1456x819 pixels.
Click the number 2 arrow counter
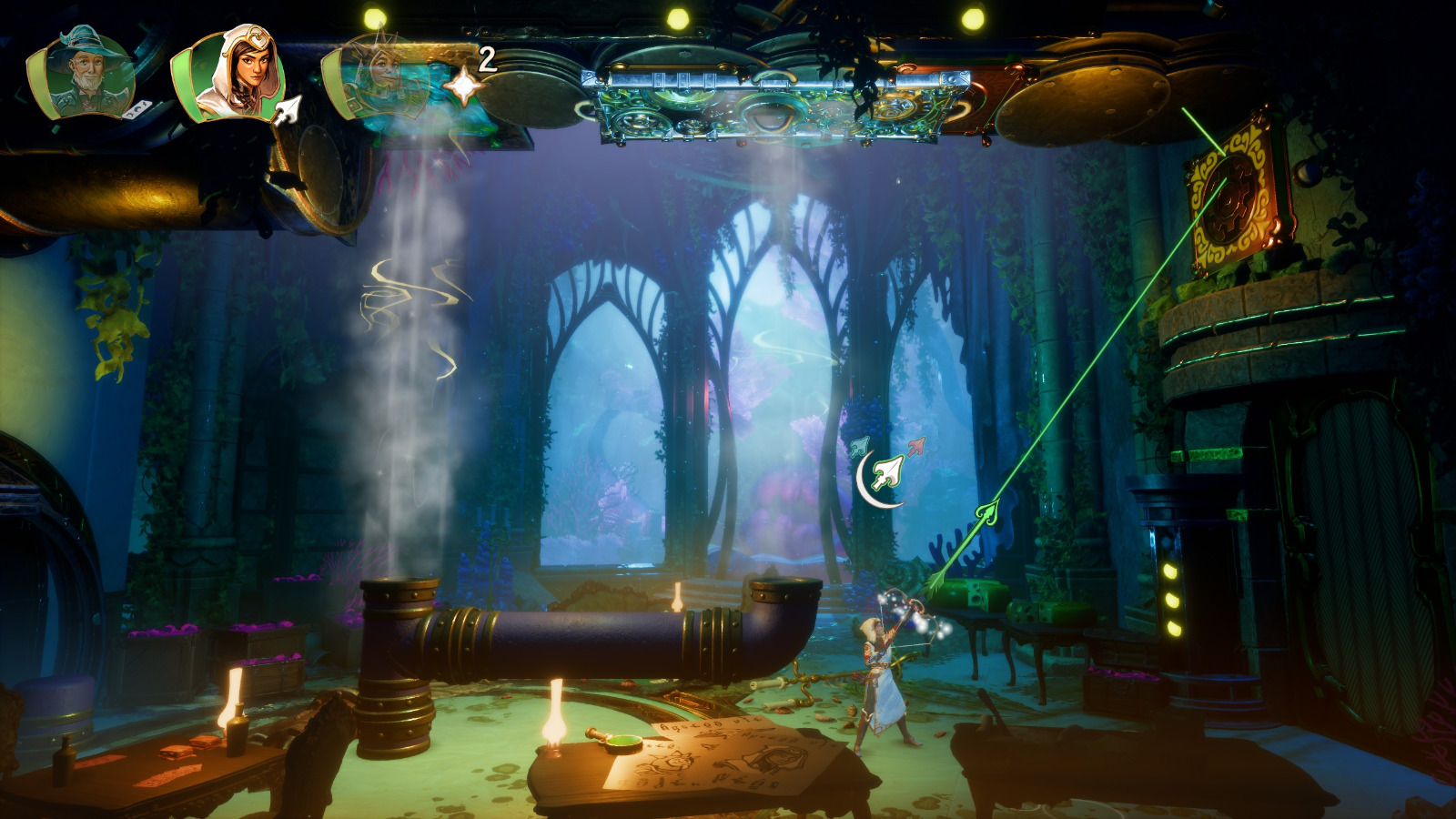486,59
